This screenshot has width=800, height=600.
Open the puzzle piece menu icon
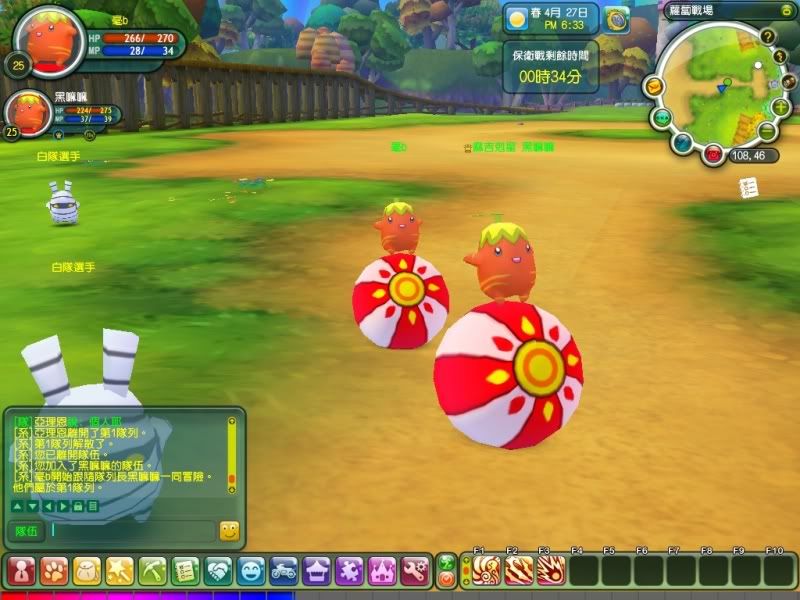[x=349, y=571]
